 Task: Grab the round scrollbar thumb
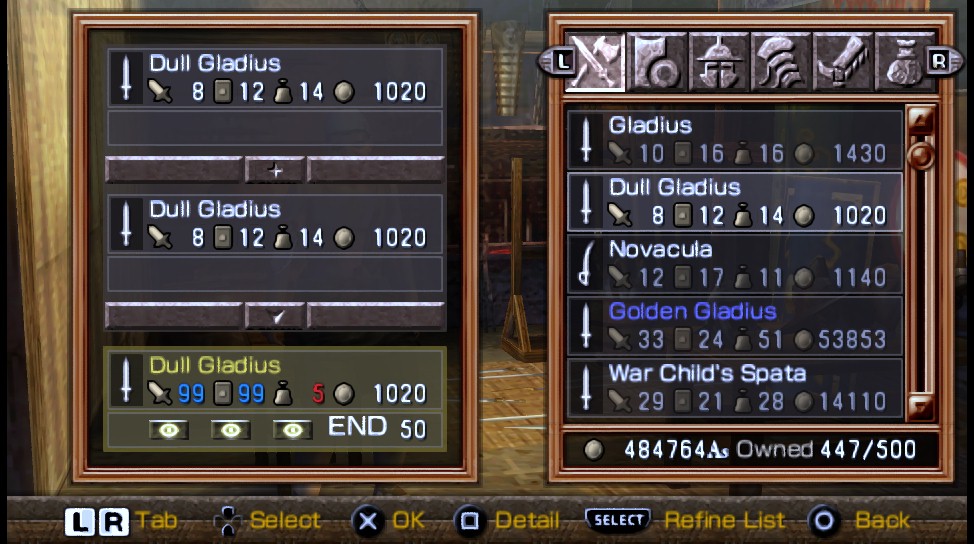(920, 156)
